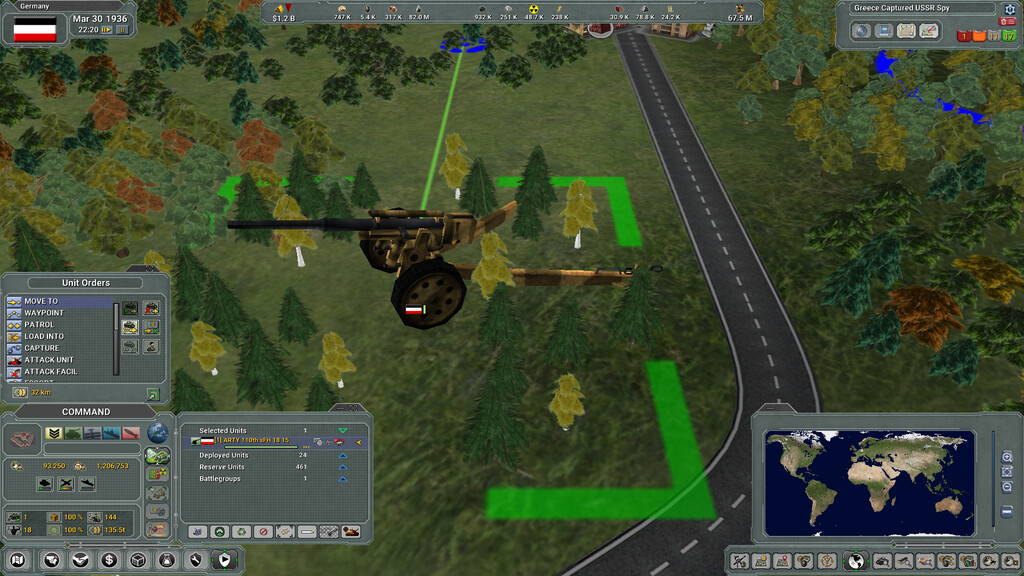
Task: Open the green message tray showing 17
Action: point(1008,35)
